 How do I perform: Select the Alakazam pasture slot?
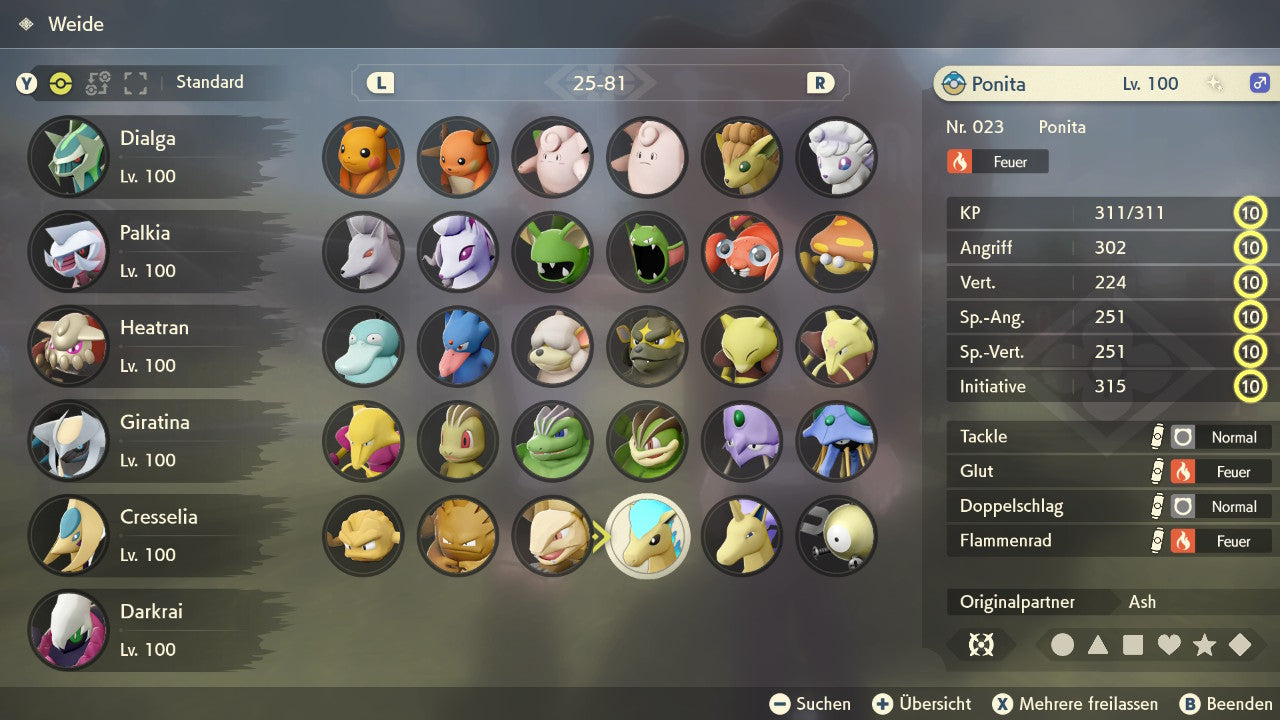pos(363,441)
